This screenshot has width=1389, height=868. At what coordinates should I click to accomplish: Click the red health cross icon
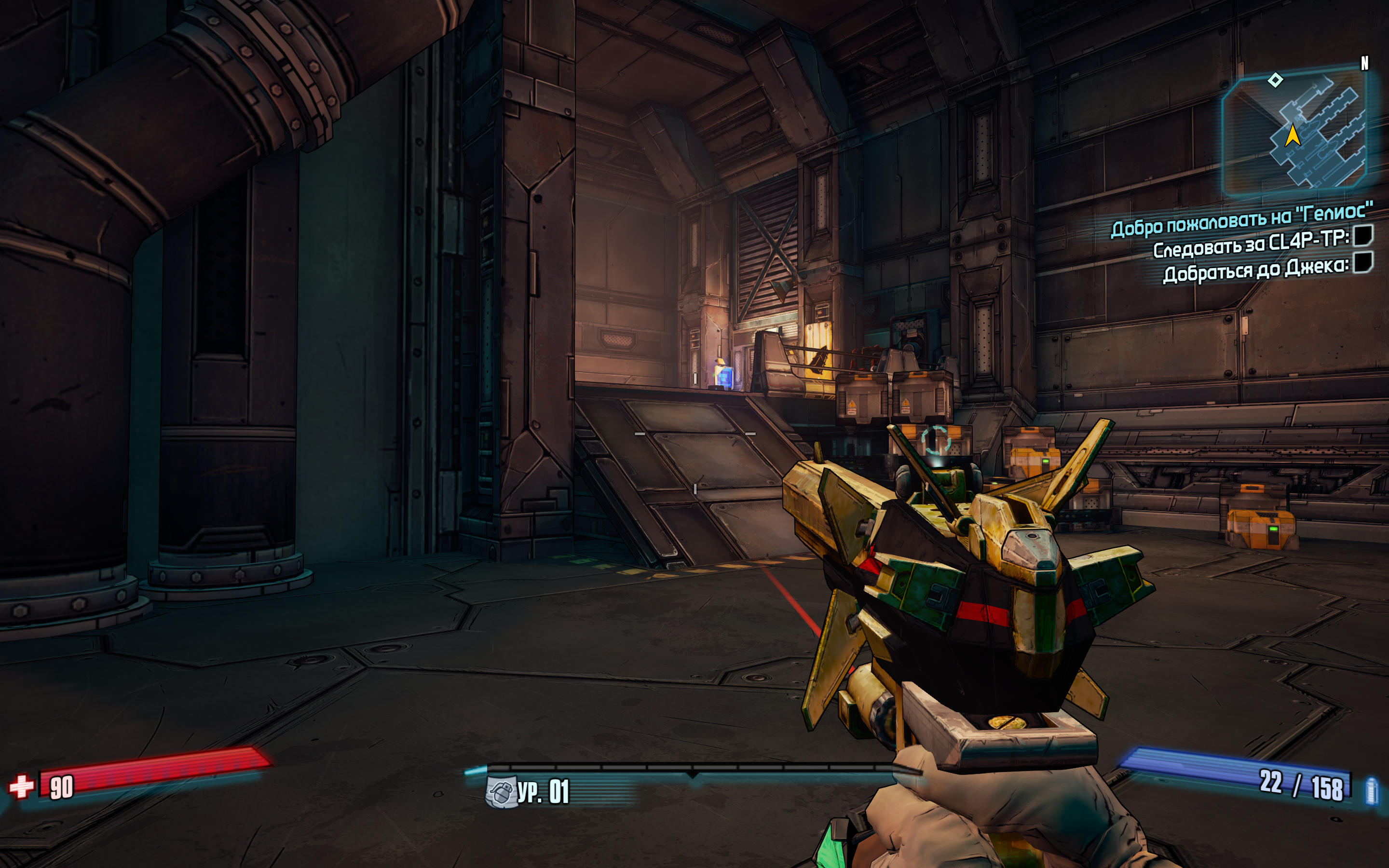coord(22,787)
